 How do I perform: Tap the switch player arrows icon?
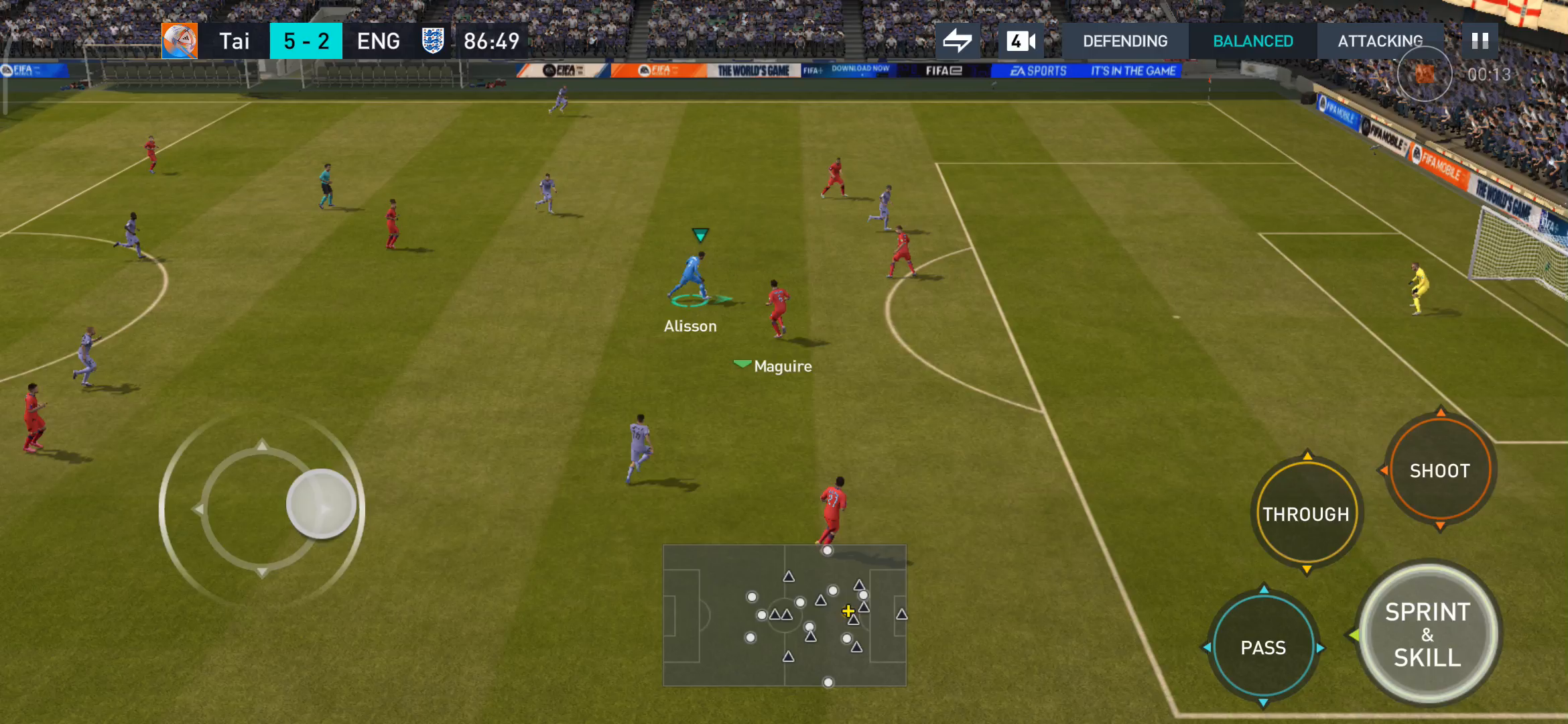(958, 42)
